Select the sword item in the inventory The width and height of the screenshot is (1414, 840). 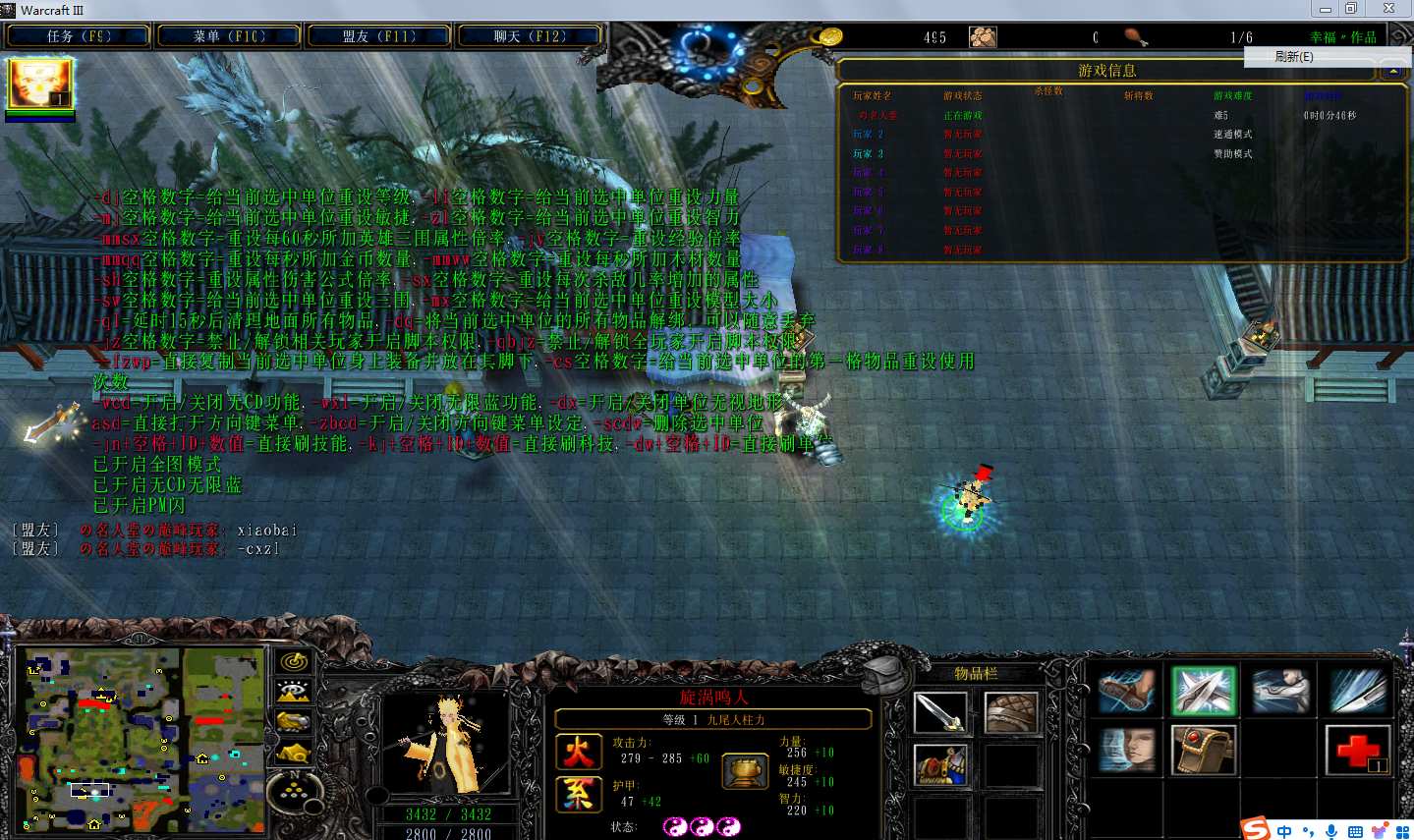[x=939, y=713]
